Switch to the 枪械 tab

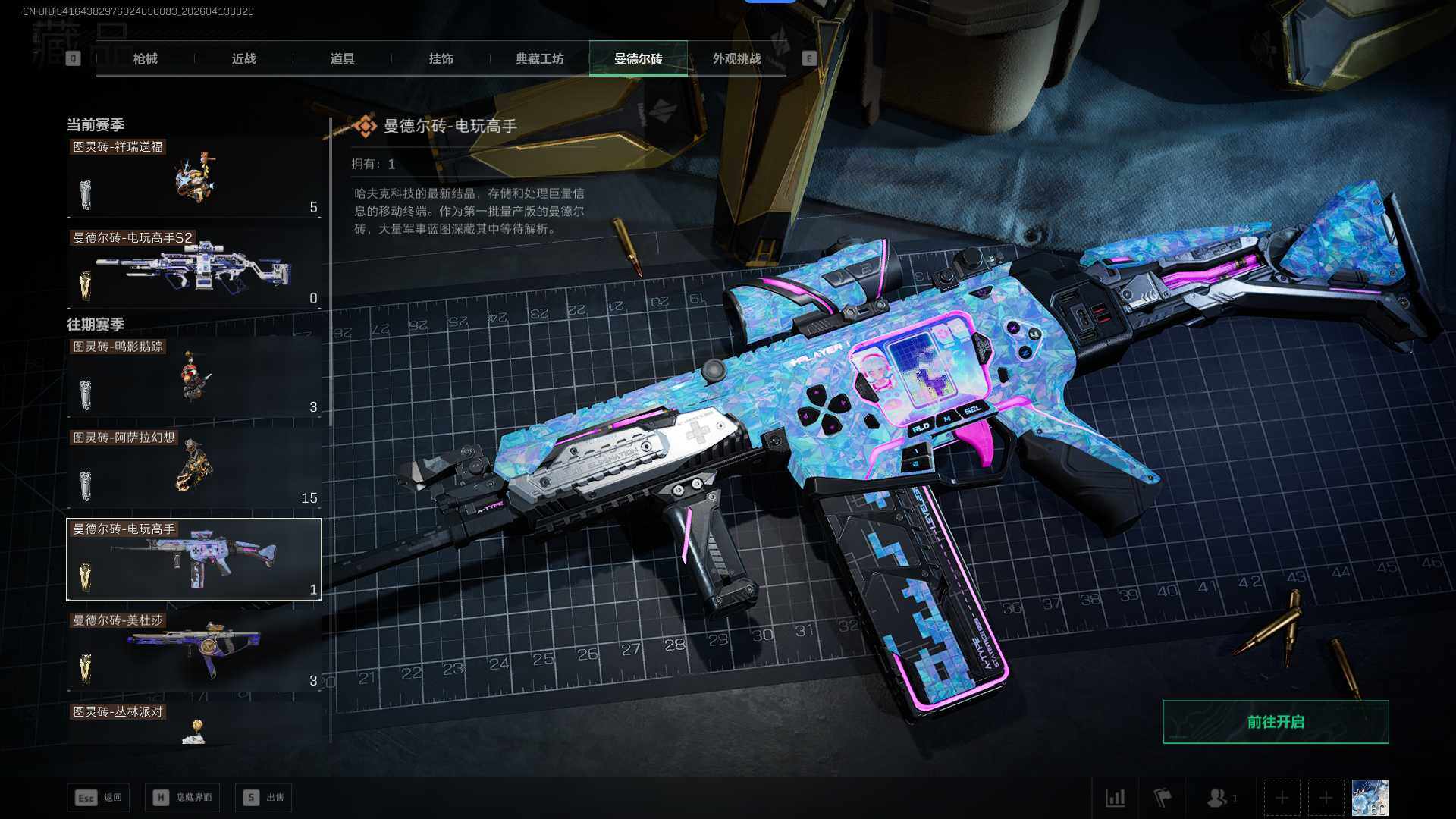coord(145,58)
